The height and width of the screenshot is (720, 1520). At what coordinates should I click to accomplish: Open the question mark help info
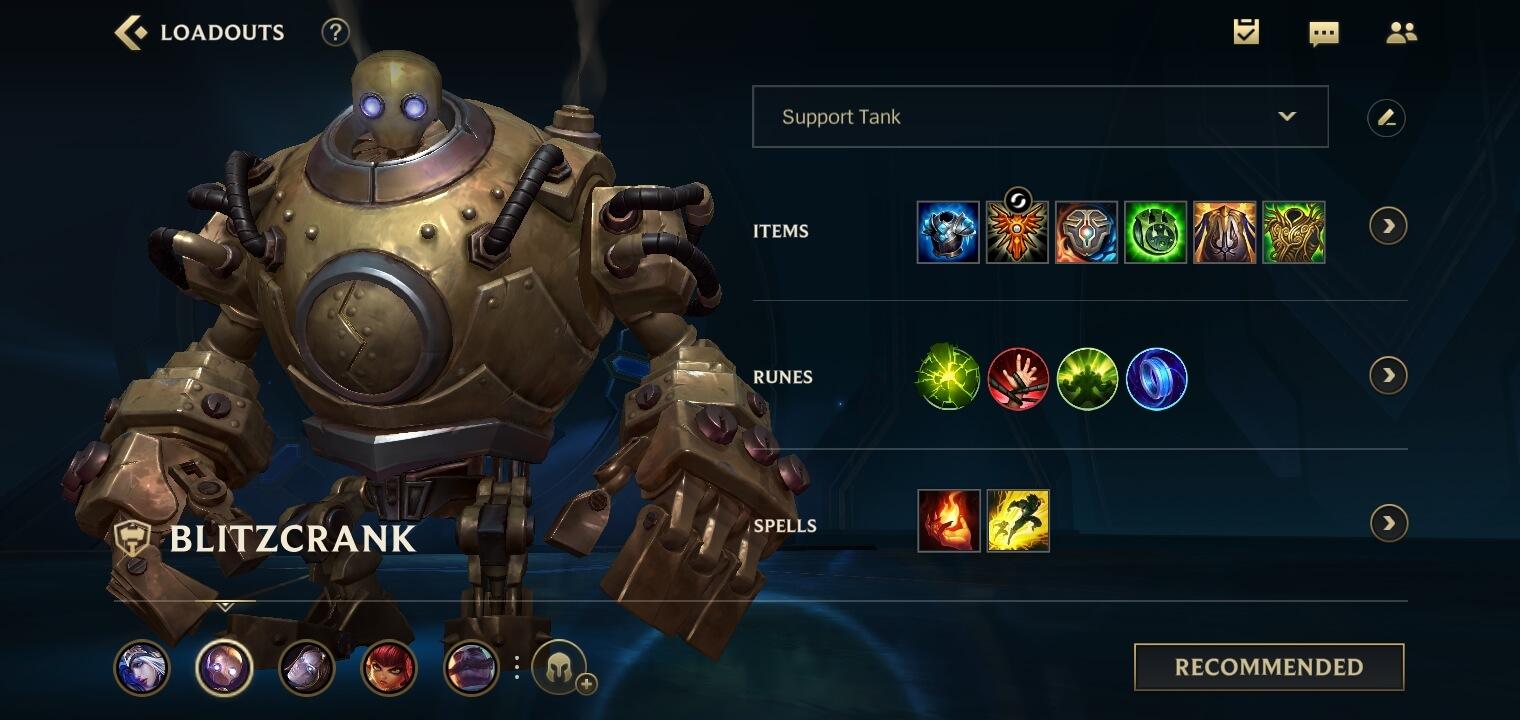tap(335, 32)
